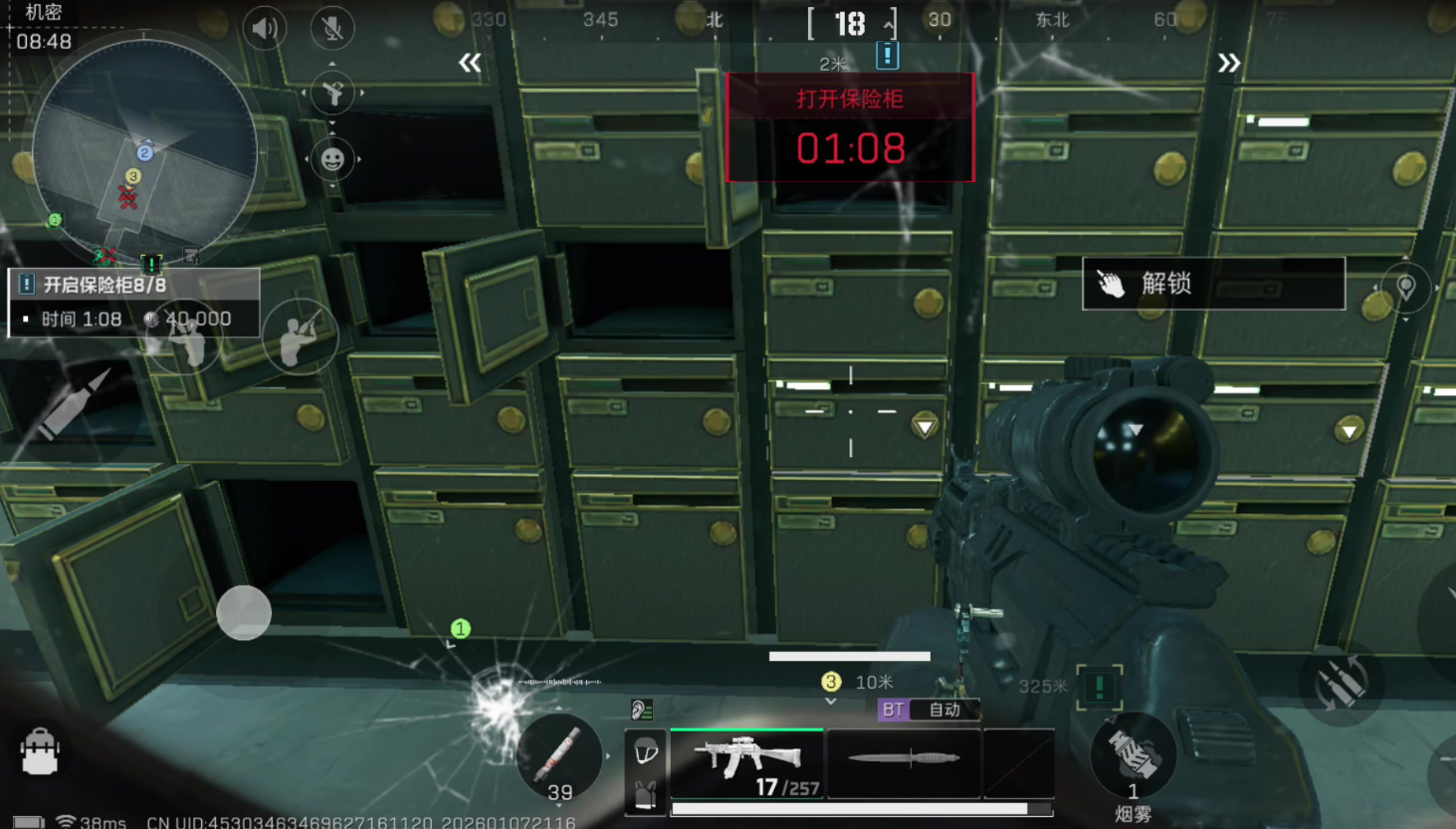Select the assault rifle weapon slot

pyautogui.click(x=746, y=763)
